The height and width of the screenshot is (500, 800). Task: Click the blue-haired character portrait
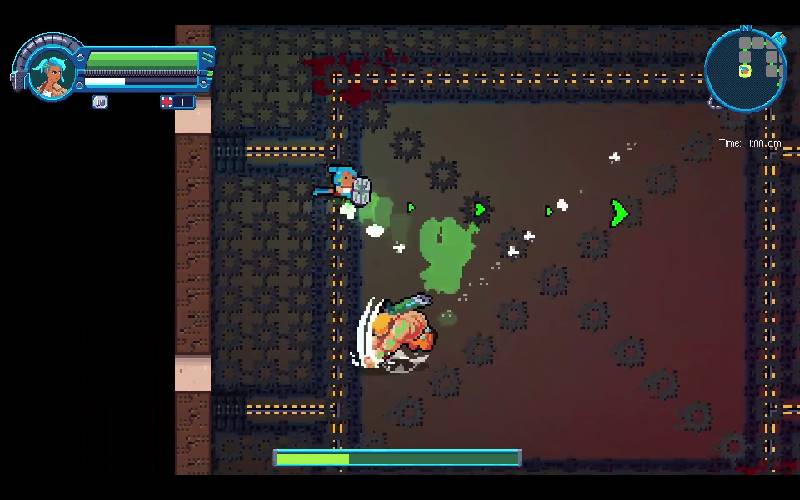tap(48, 72)
